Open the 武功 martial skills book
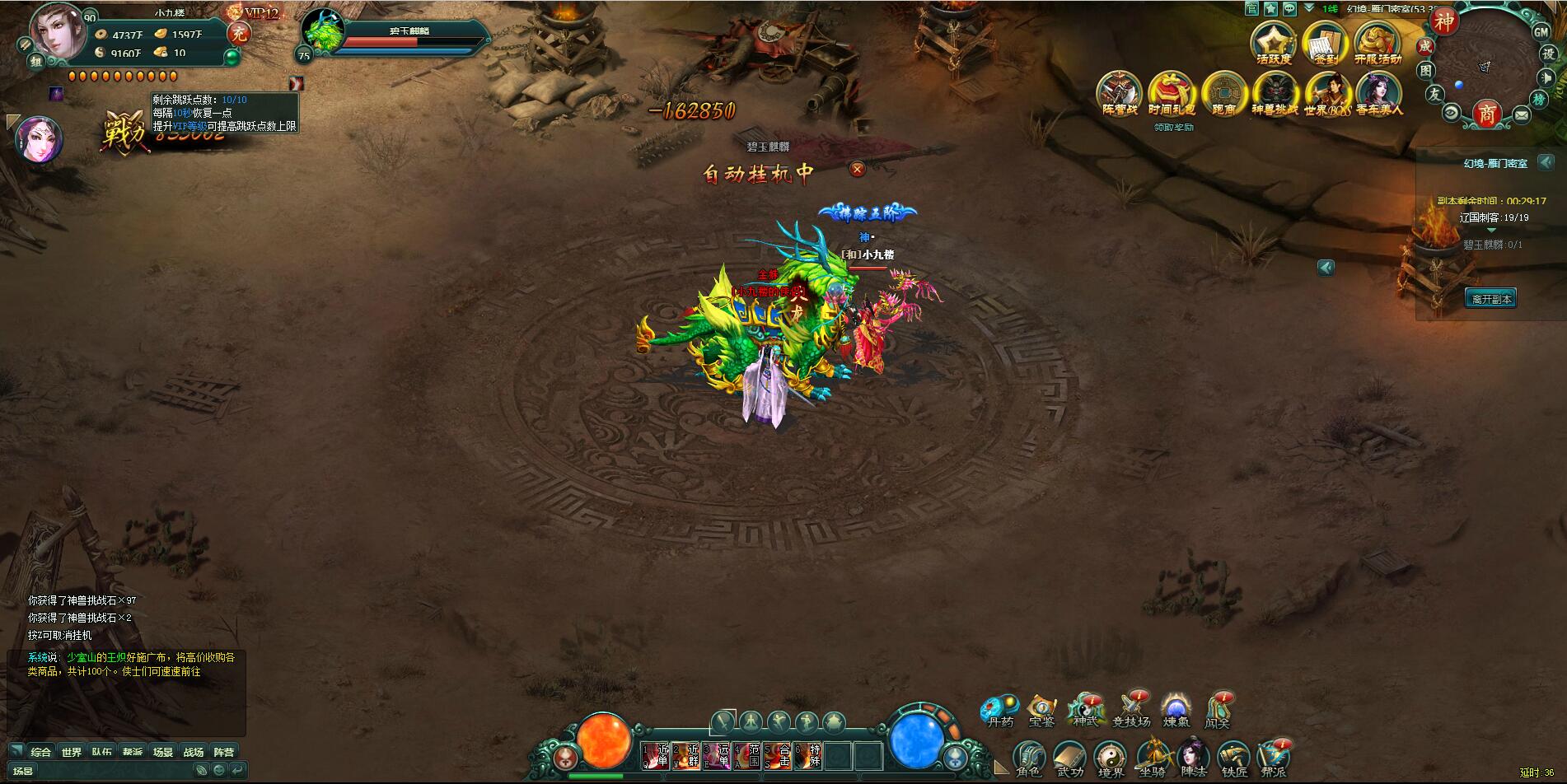This screenshot has width=1567, height=784. pos(1069,758)
